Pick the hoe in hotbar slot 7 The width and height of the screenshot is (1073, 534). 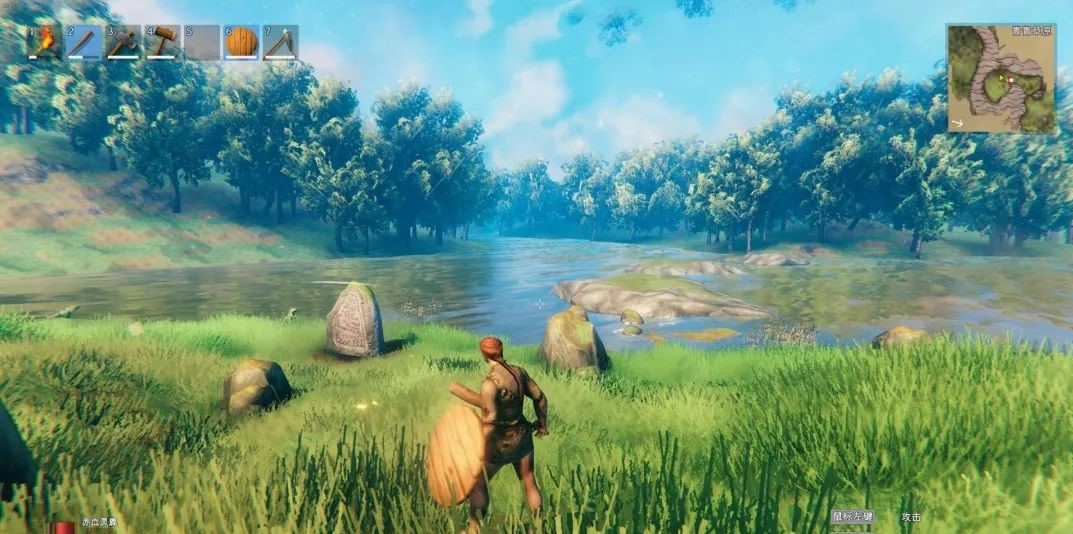280,42
